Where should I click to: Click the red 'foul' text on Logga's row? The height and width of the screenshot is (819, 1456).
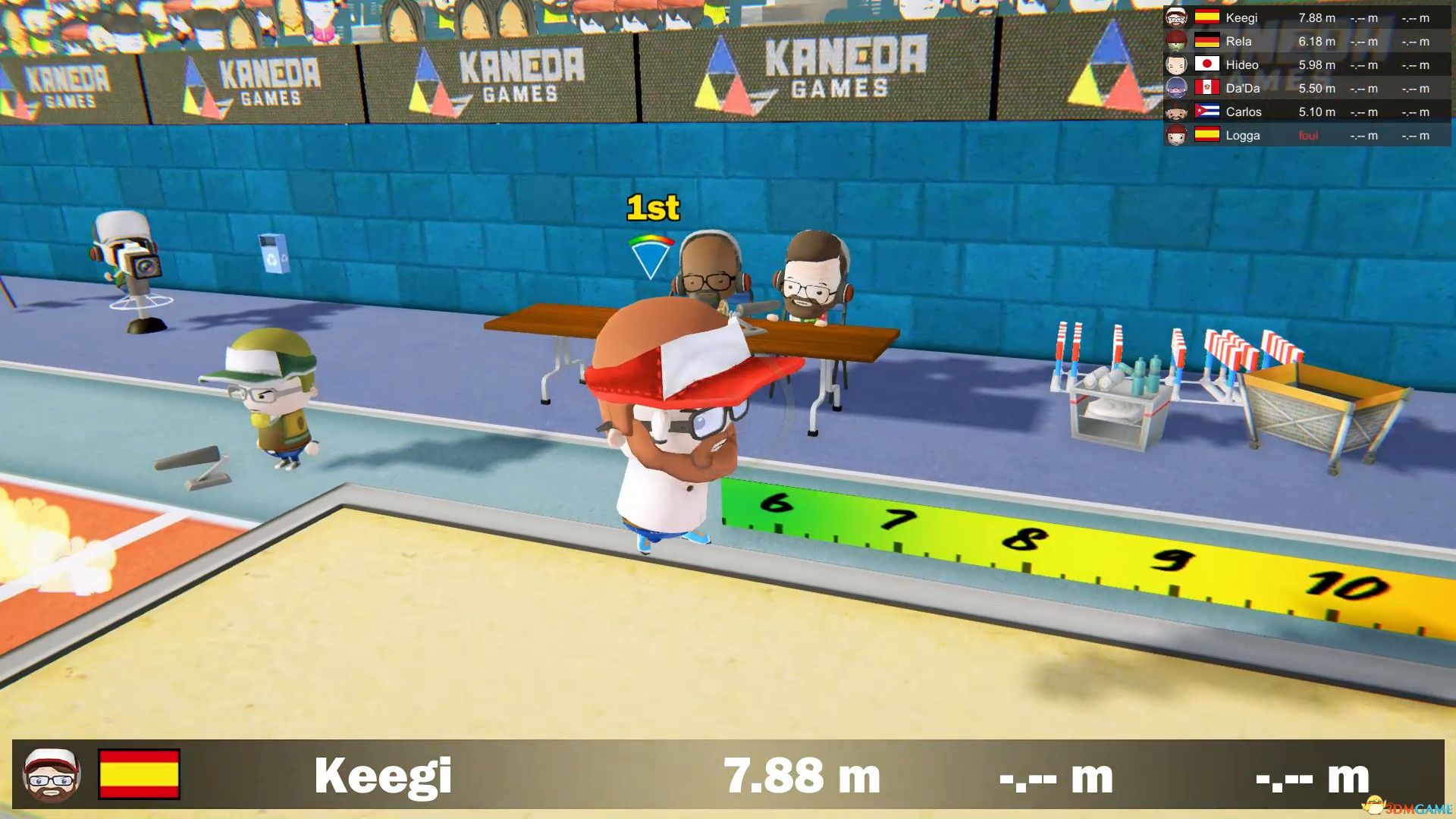click(1308, 136)
